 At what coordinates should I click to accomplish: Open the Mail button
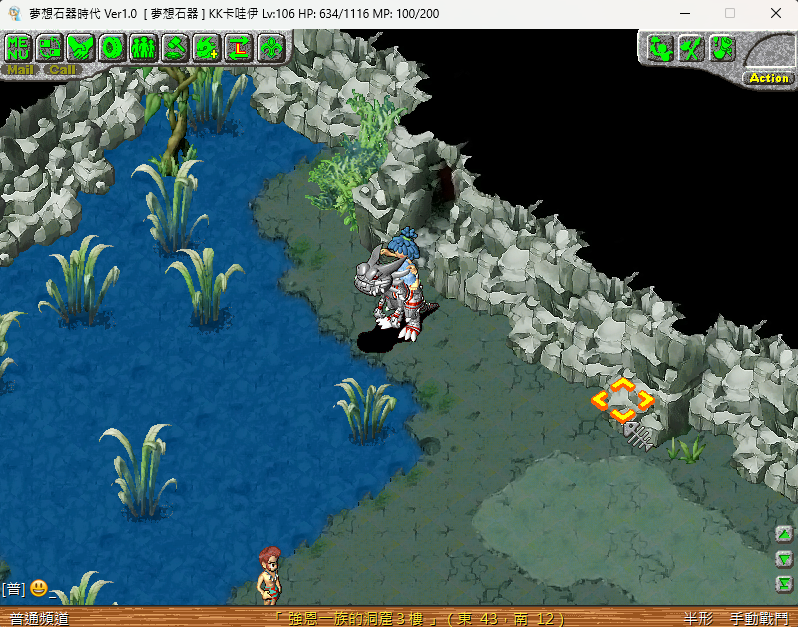[x=19, y=70]
